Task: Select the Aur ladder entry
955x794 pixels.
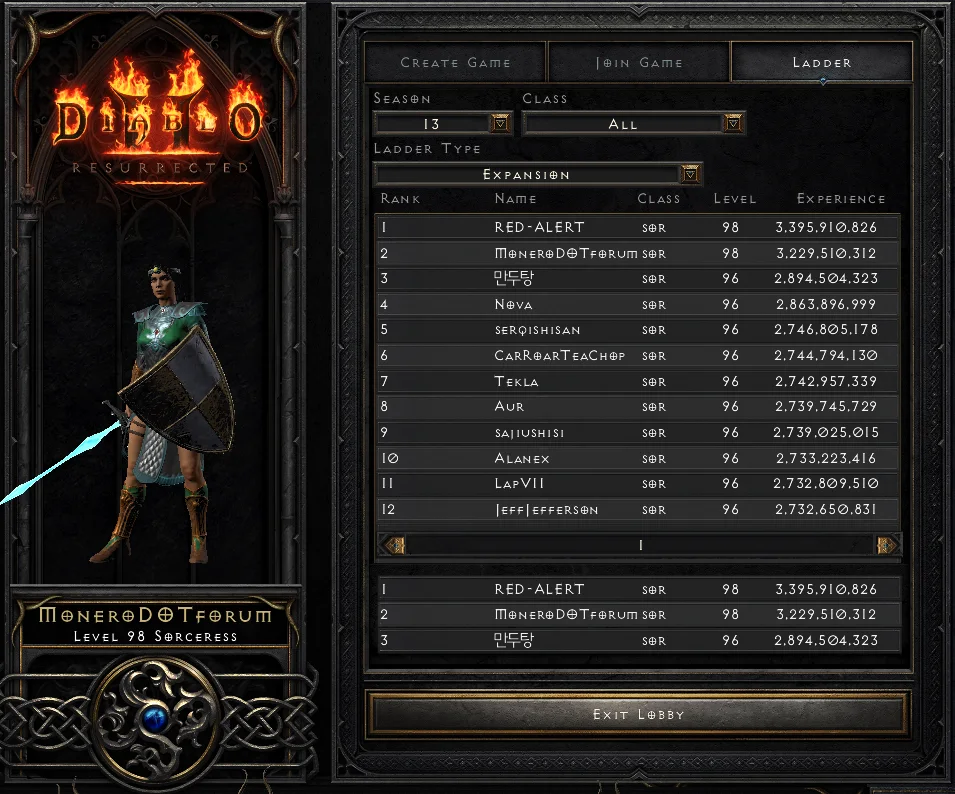Action: coord(638,407)
